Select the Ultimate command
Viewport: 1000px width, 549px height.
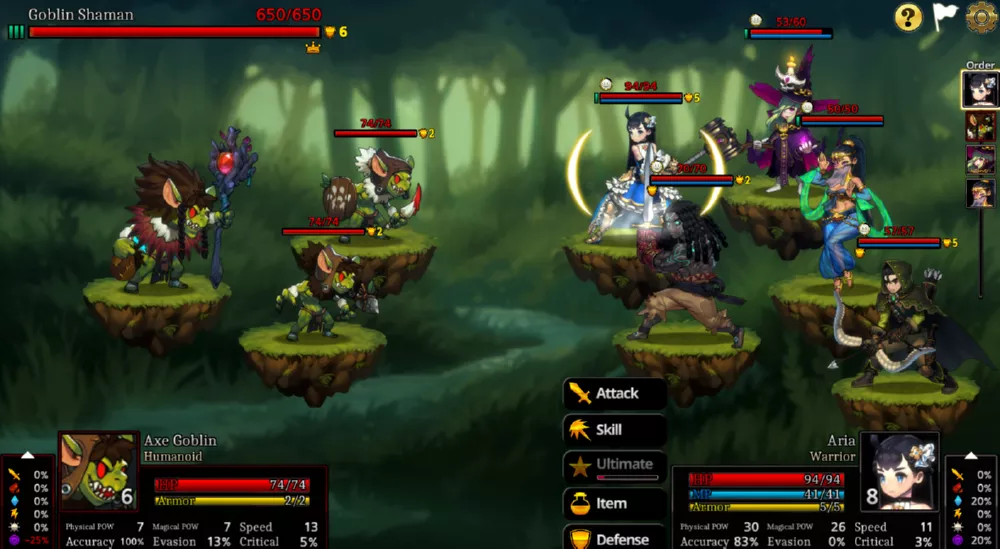coord(614,465)
